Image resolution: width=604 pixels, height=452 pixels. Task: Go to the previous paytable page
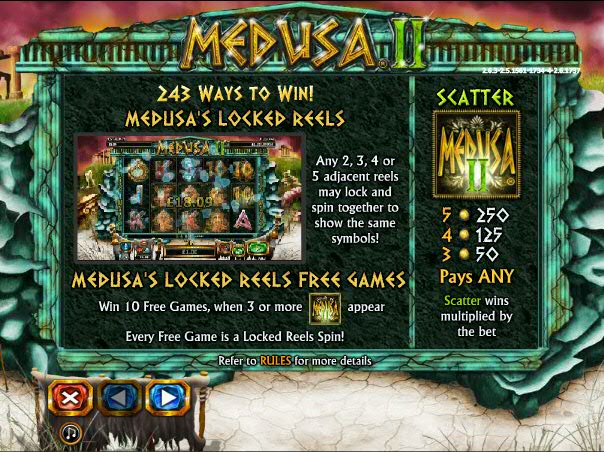point(119,397)
